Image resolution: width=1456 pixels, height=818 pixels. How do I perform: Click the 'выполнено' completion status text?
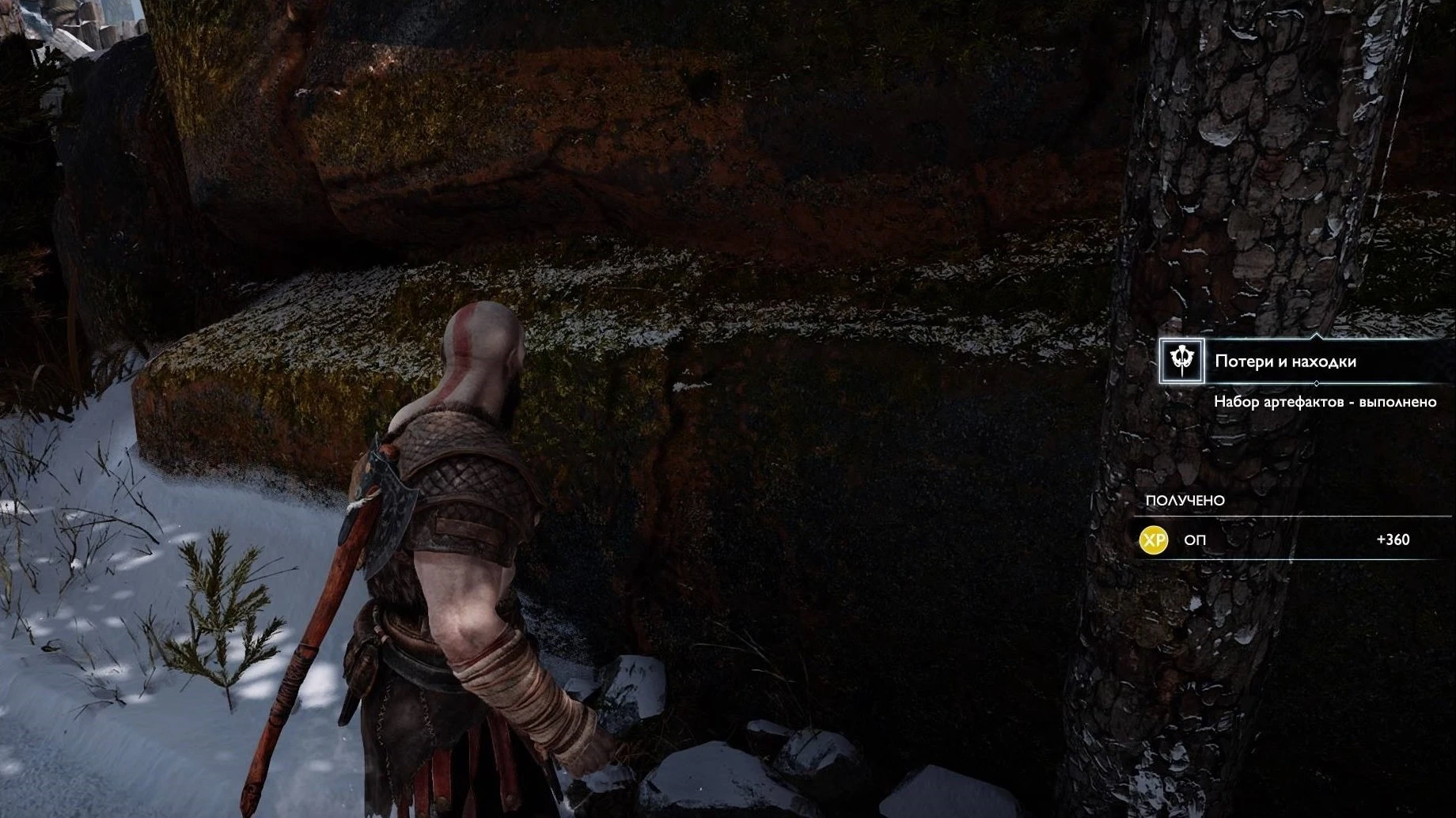coord(1398,401)
